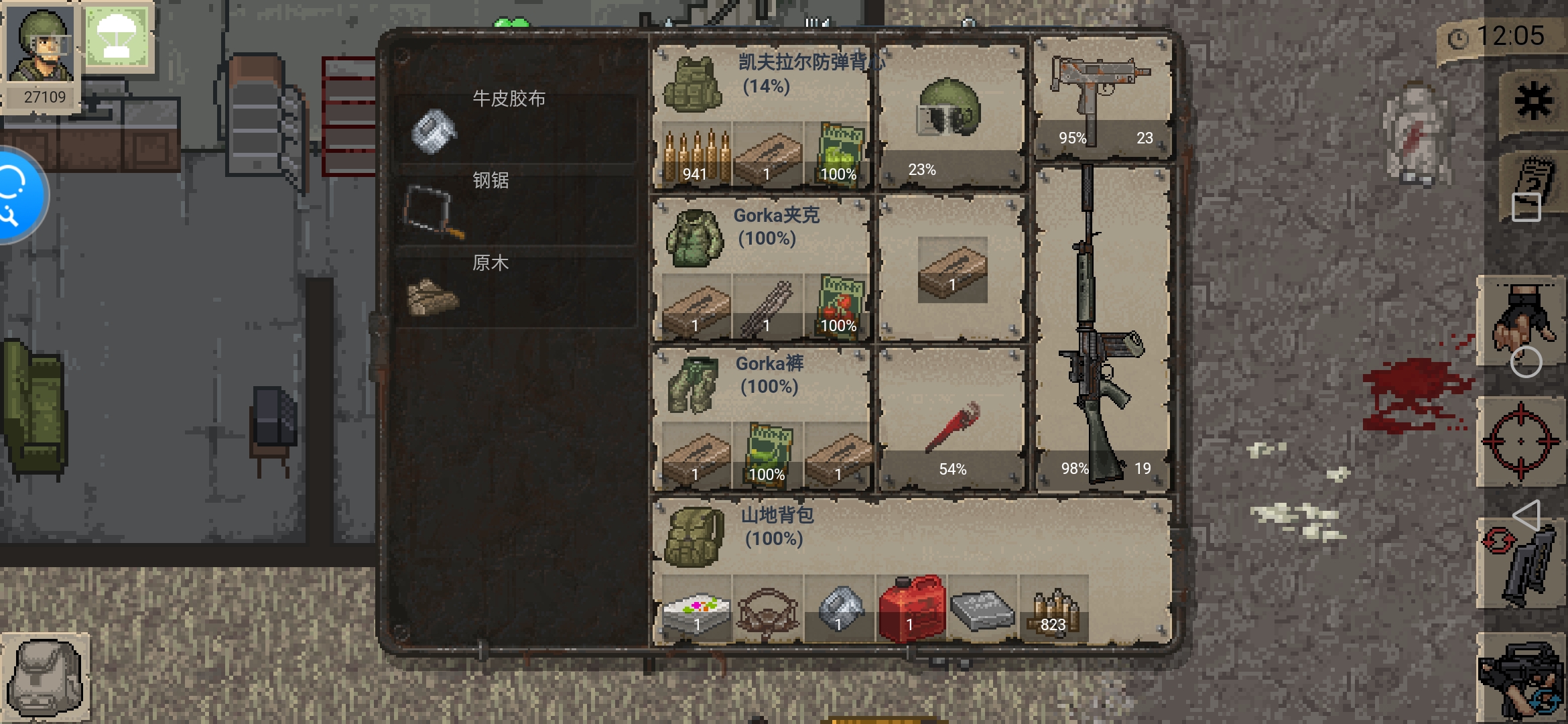Image resolution: width=1568 pixels, height=724 pixels.
Task: Open the parachute airdrop icon
Action: [117, 37]
